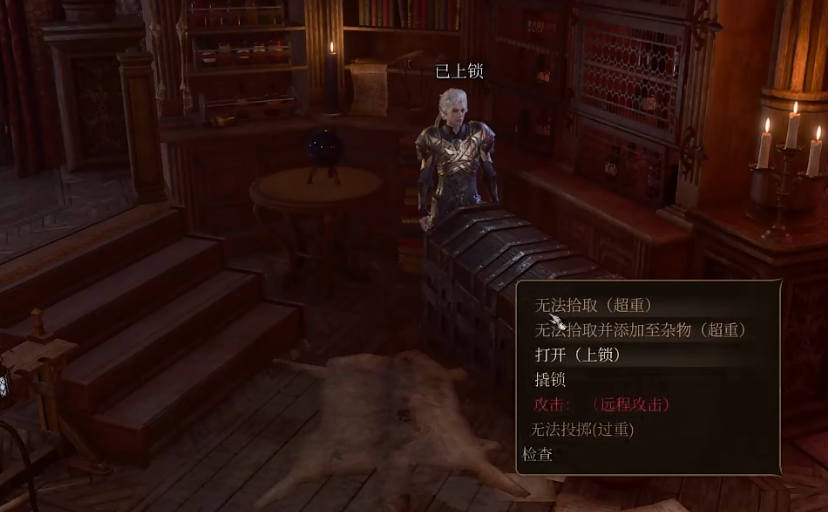Screen dimensions: 828x512
Task: Choose 无法拾取并添加至杂物（超重） in the context menu
Action: pos(640,330)
